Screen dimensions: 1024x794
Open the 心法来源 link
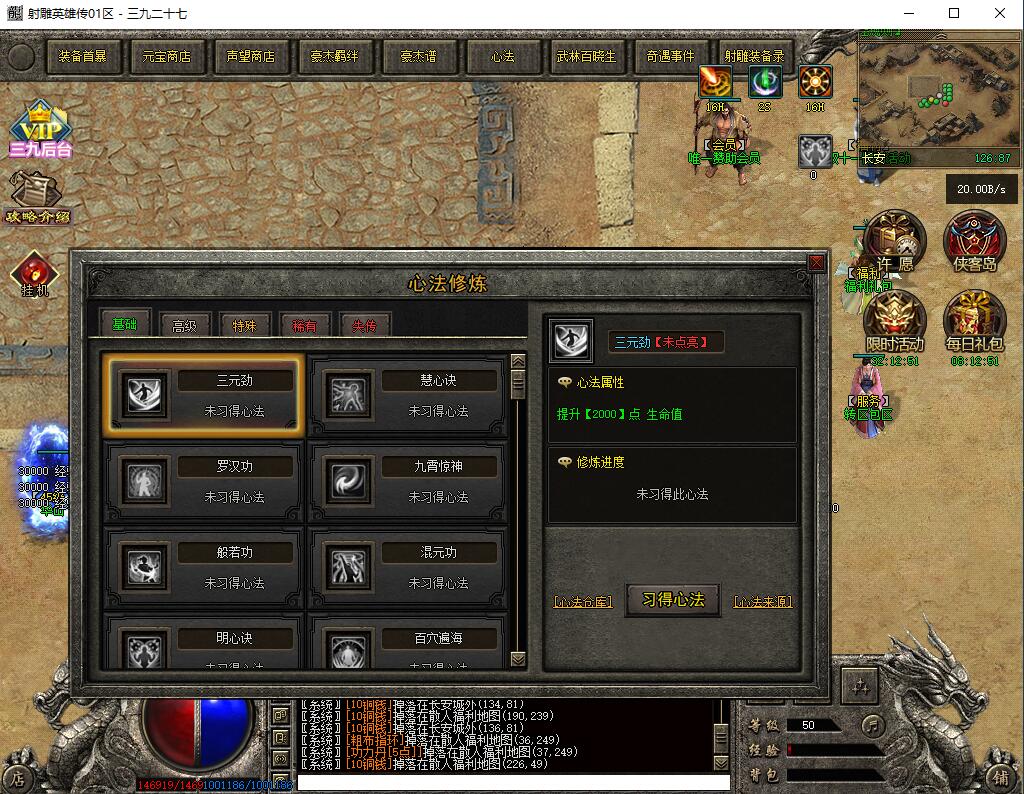[x=763, y=602]
